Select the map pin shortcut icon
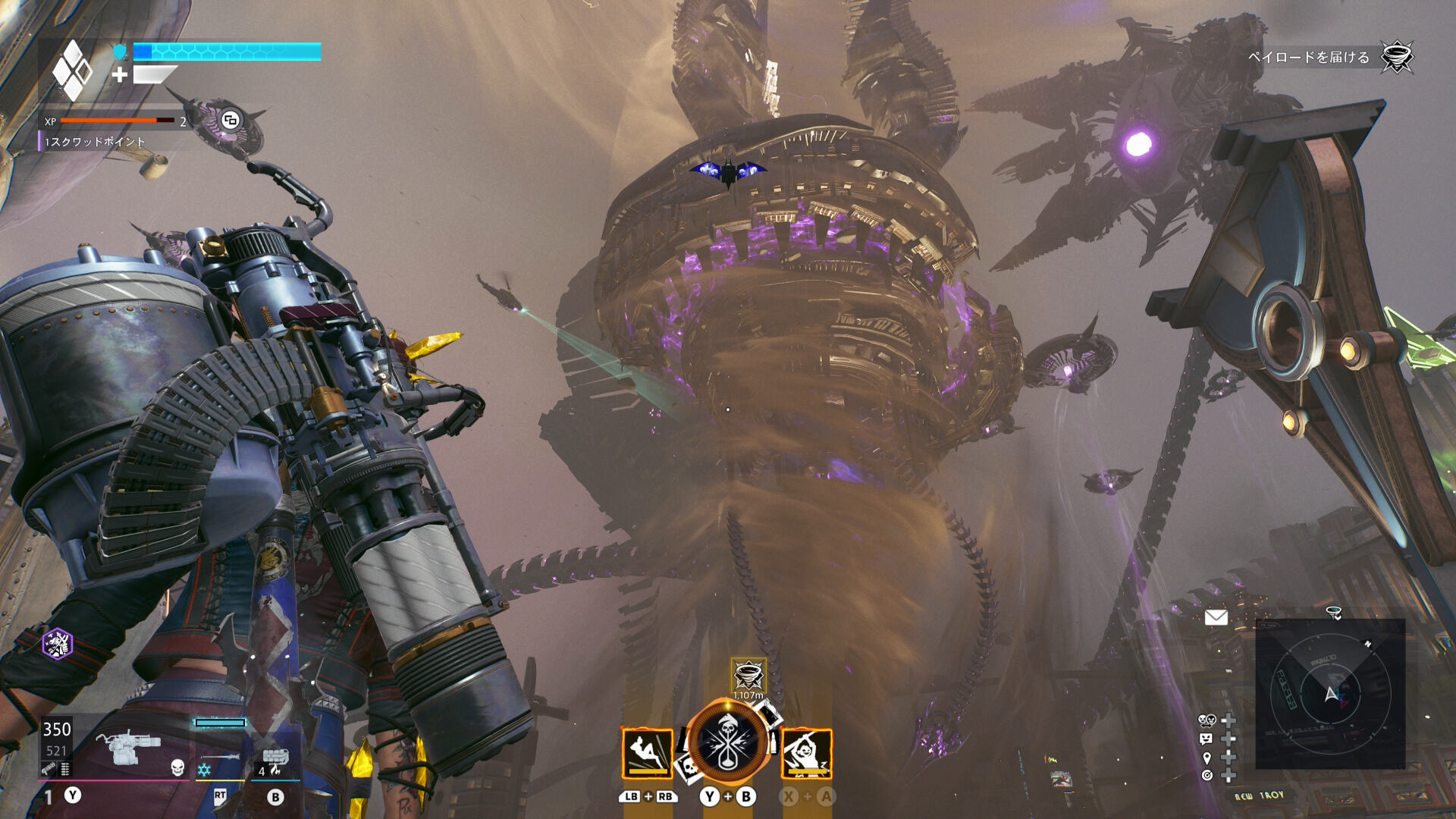The width and height of the screenshot is (1456, 819). pos(1207,758)
